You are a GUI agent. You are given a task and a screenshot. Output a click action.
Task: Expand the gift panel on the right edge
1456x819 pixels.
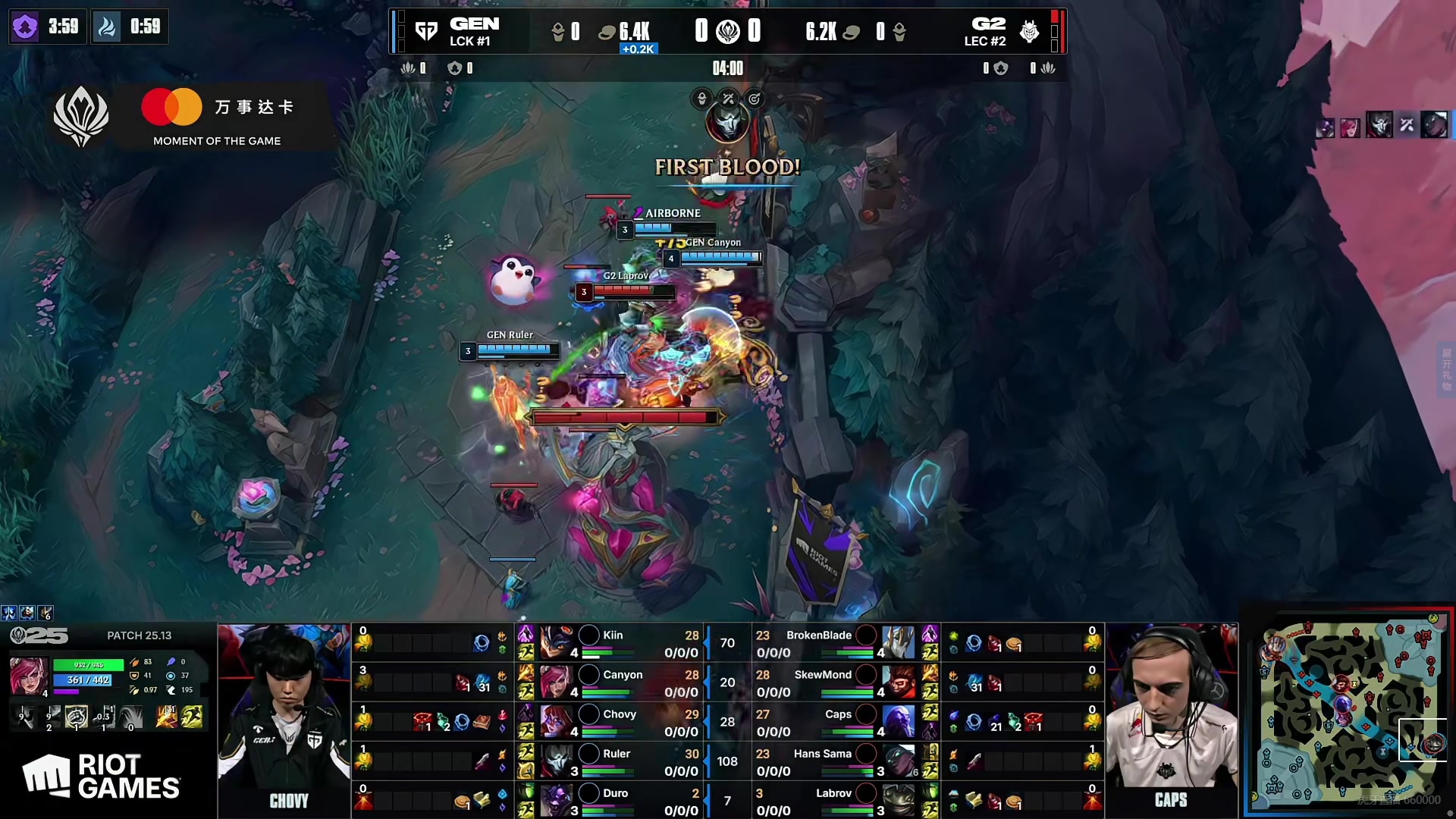1446,370
